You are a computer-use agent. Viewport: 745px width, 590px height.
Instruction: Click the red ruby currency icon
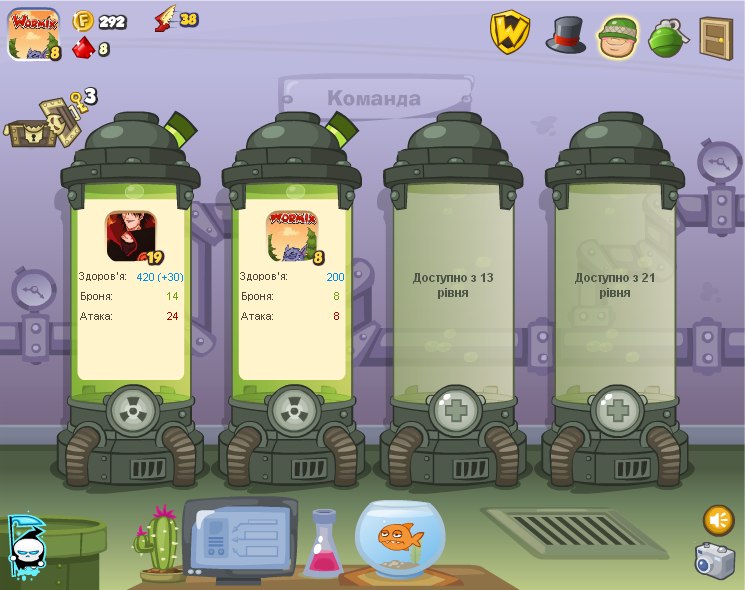point(83,47)
